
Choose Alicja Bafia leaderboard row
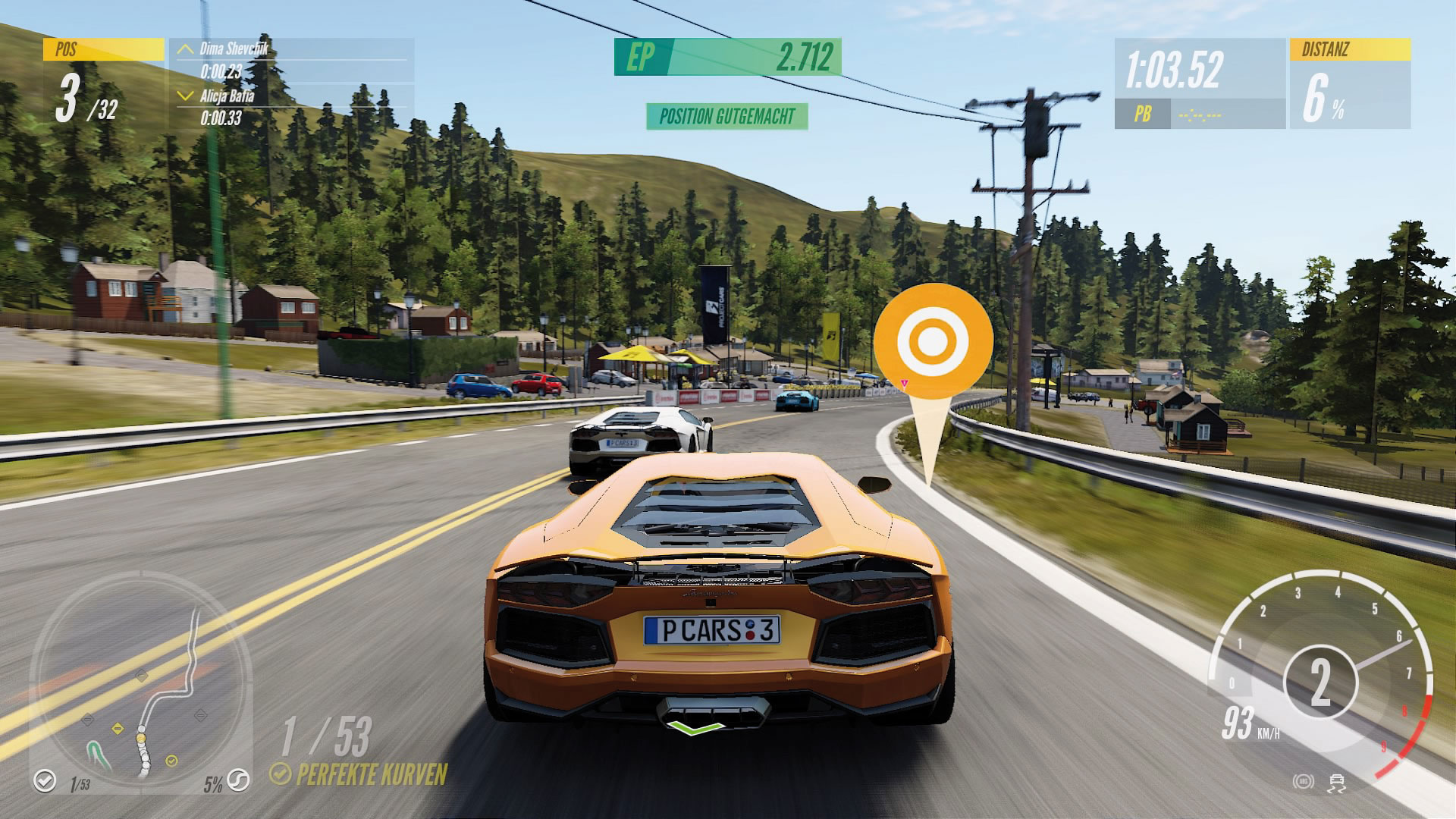pyautogui.click(x=226, y=96)
